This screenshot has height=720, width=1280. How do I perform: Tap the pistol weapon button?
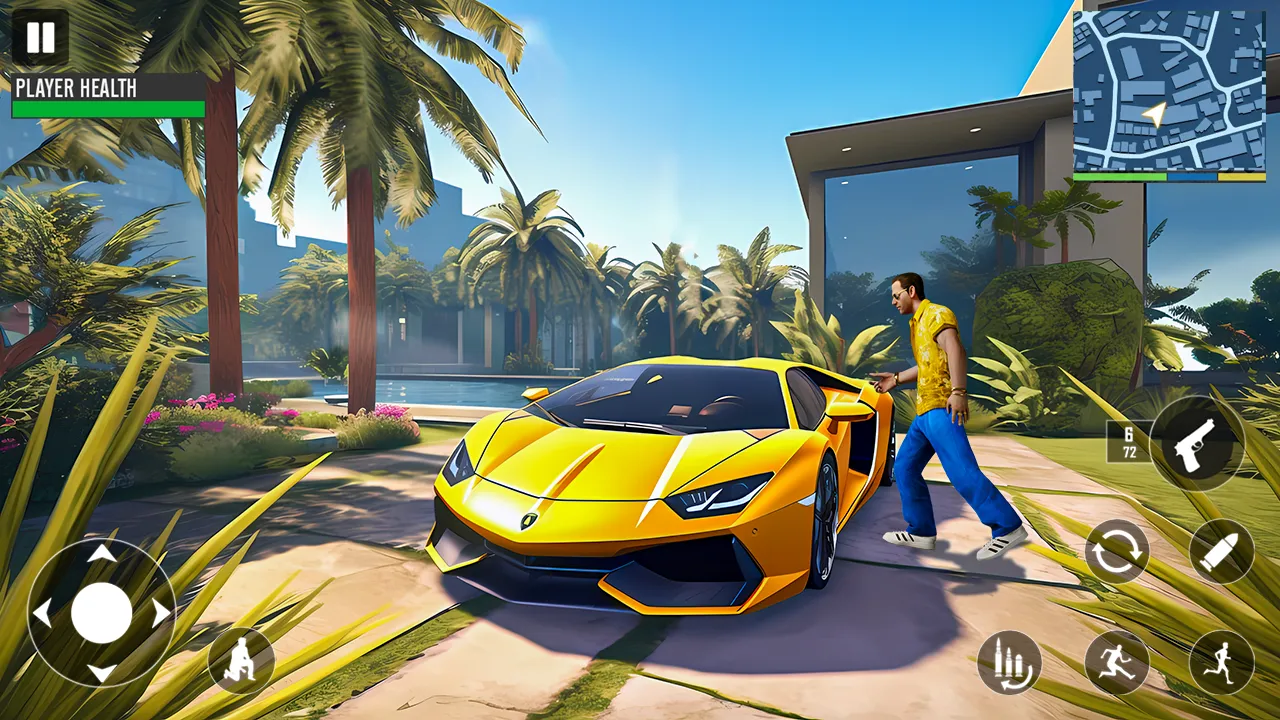(1197, 442)
